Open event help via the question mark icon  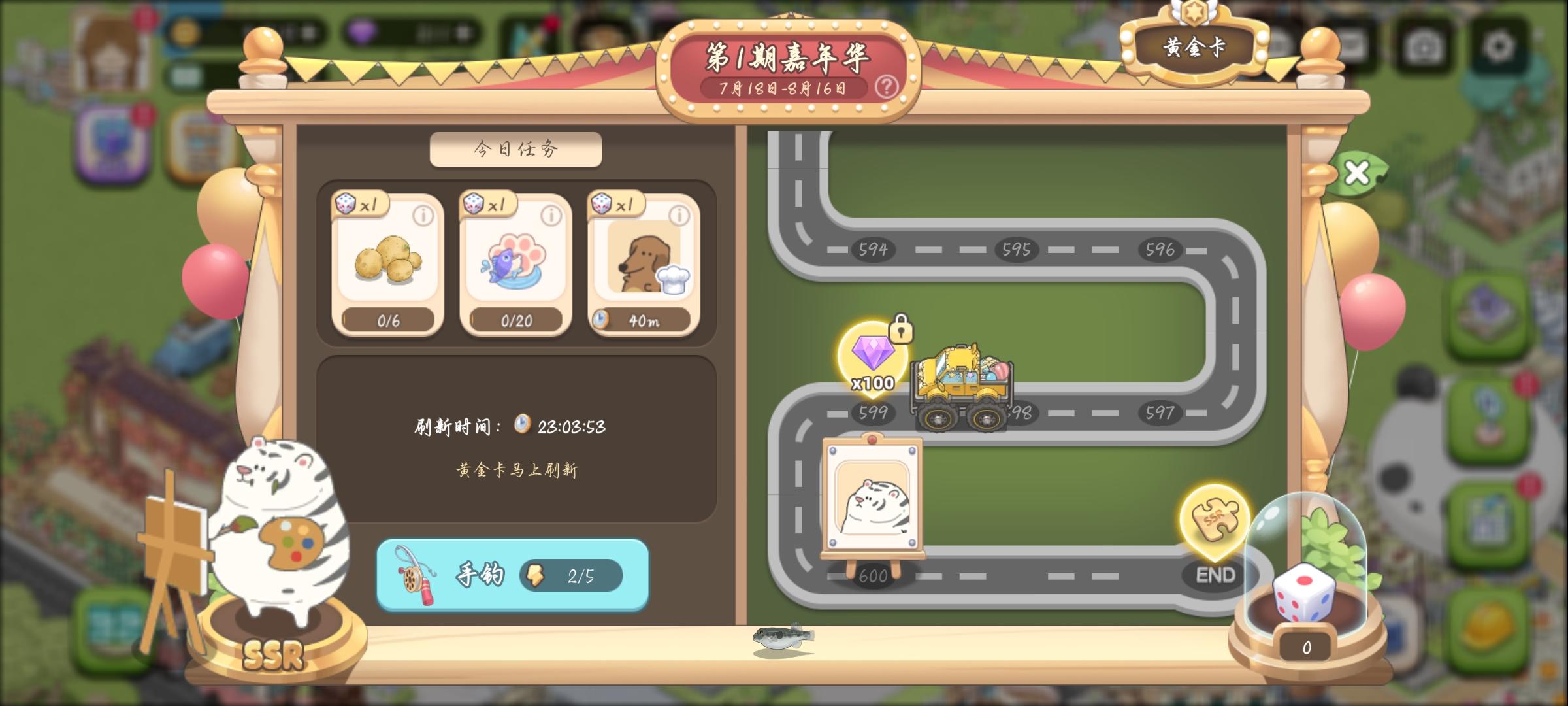coord(888,87)
